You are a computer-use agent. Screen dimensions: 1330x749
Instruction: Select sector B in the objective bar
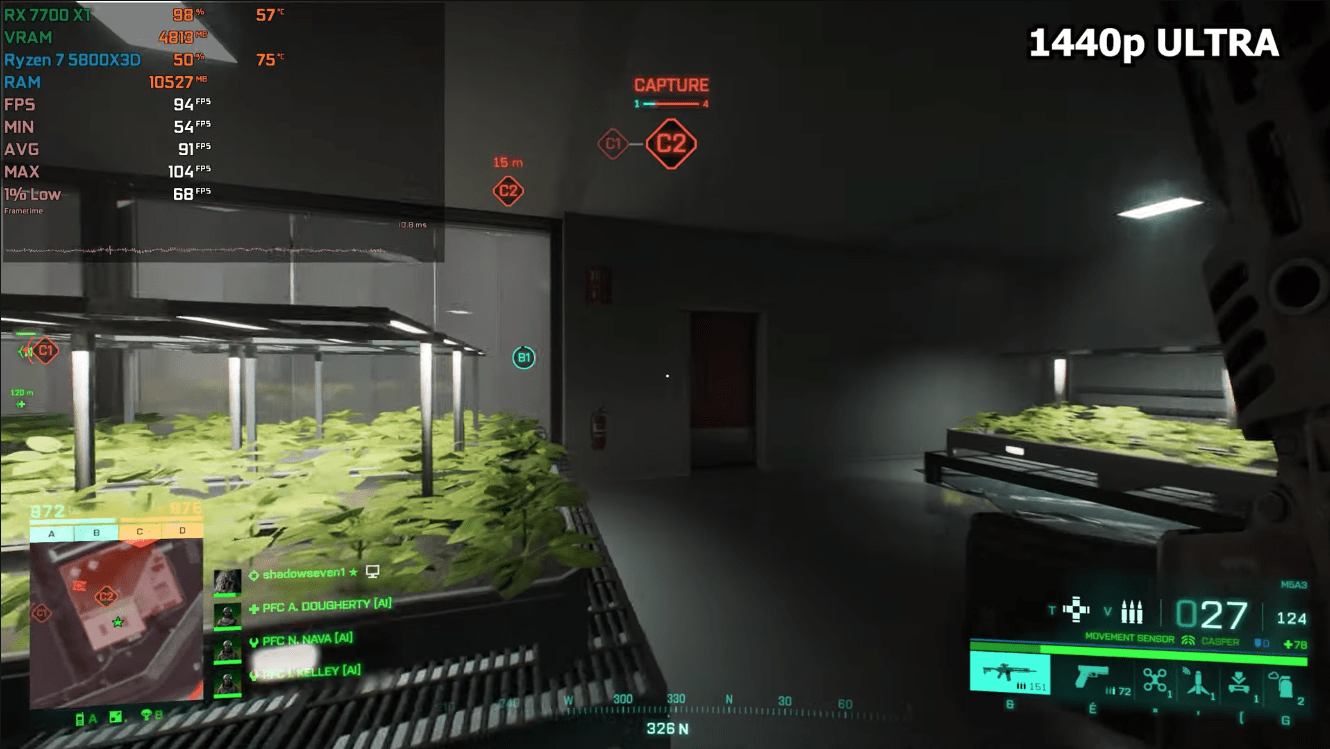(96, 533)
